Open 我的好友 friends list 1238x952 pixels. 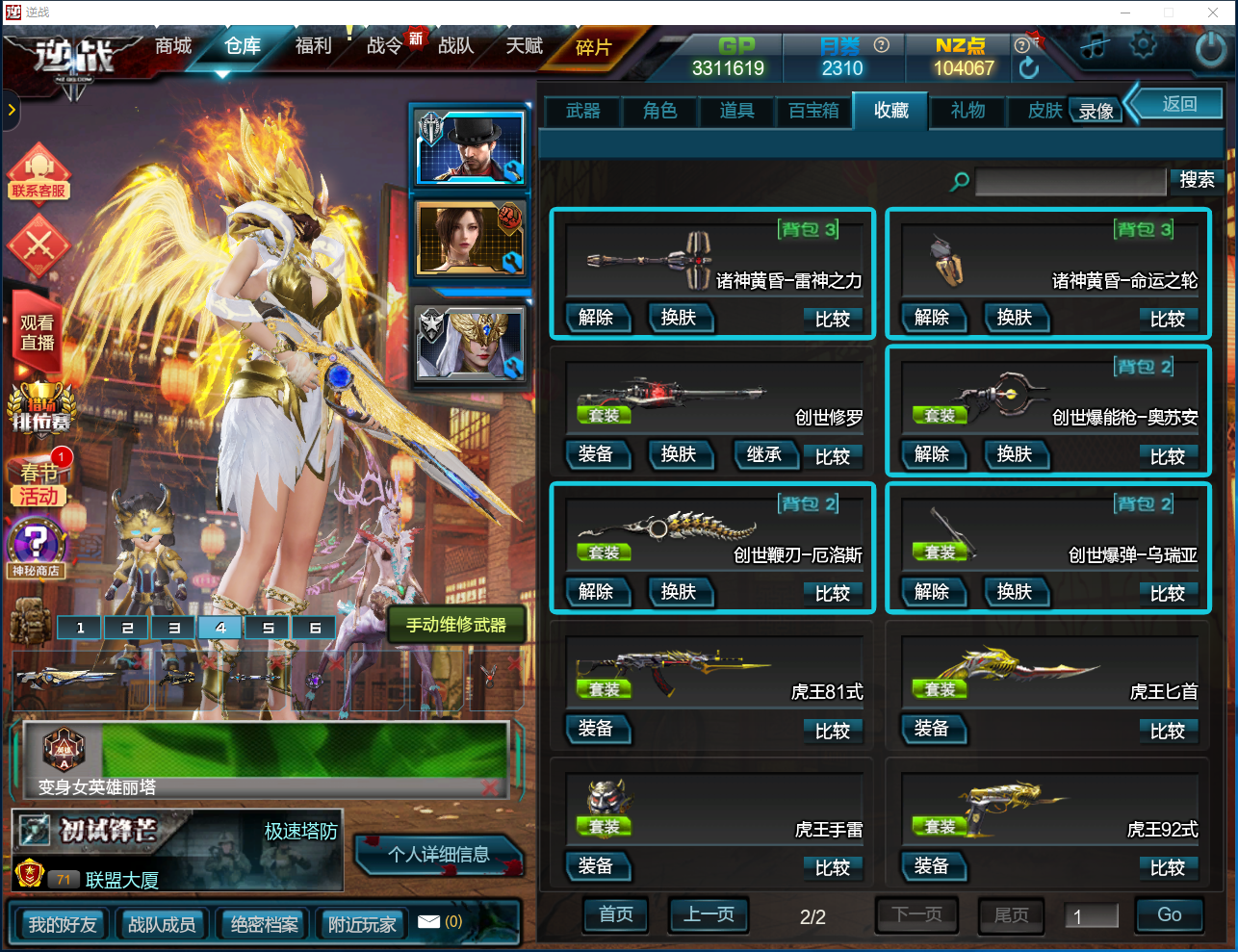pyautogui.click(x=63, y=925)
